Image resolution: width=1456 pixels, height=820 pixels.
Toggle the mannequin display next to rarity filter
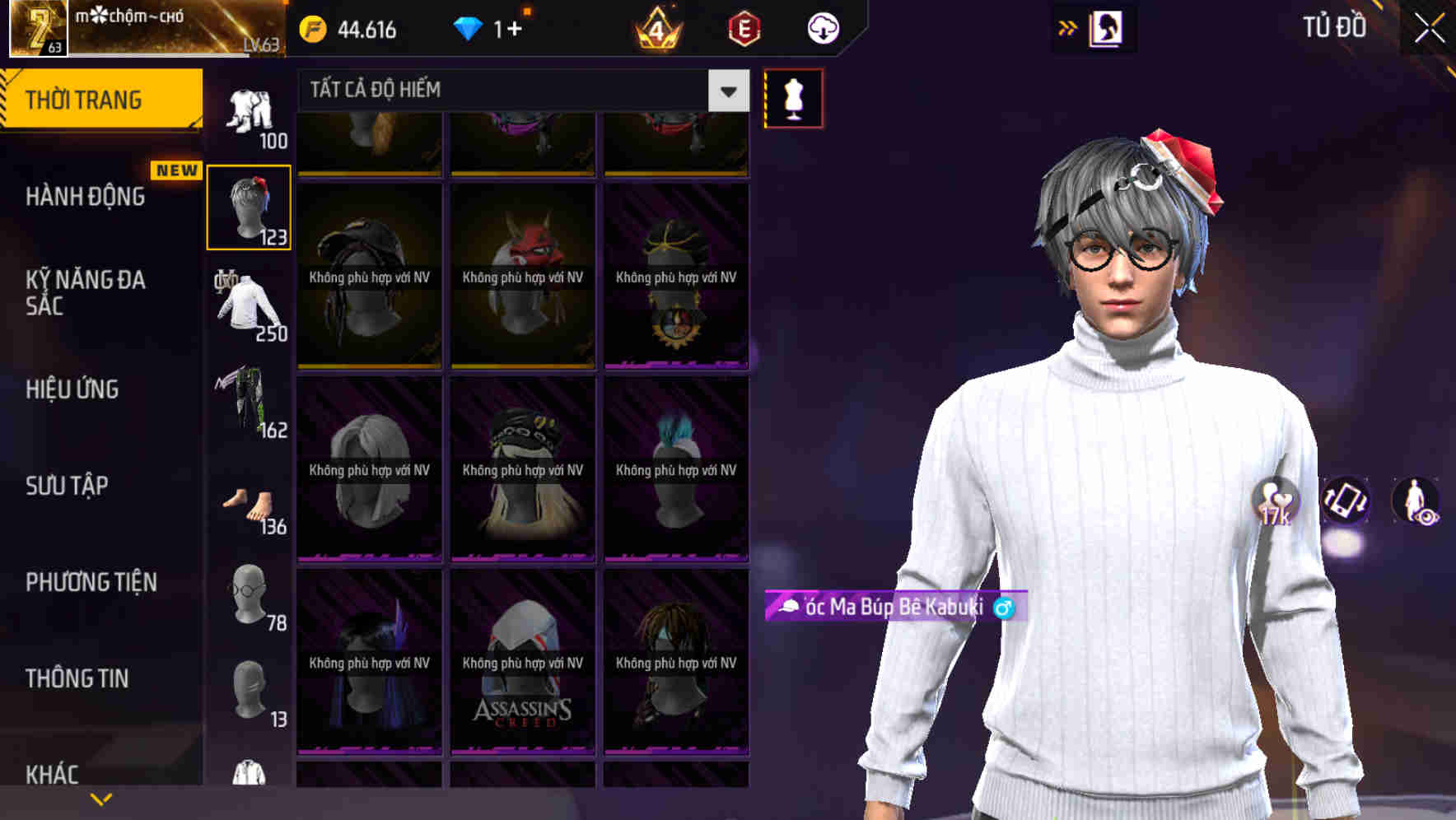(793, 97)
